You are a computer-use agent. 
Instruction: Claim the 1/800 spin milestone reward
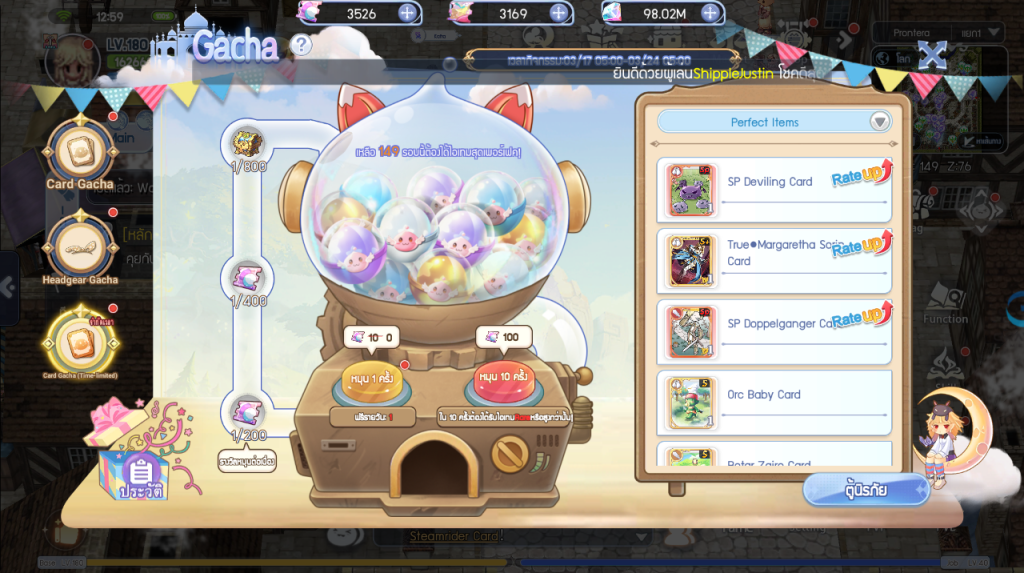[248, 140]
